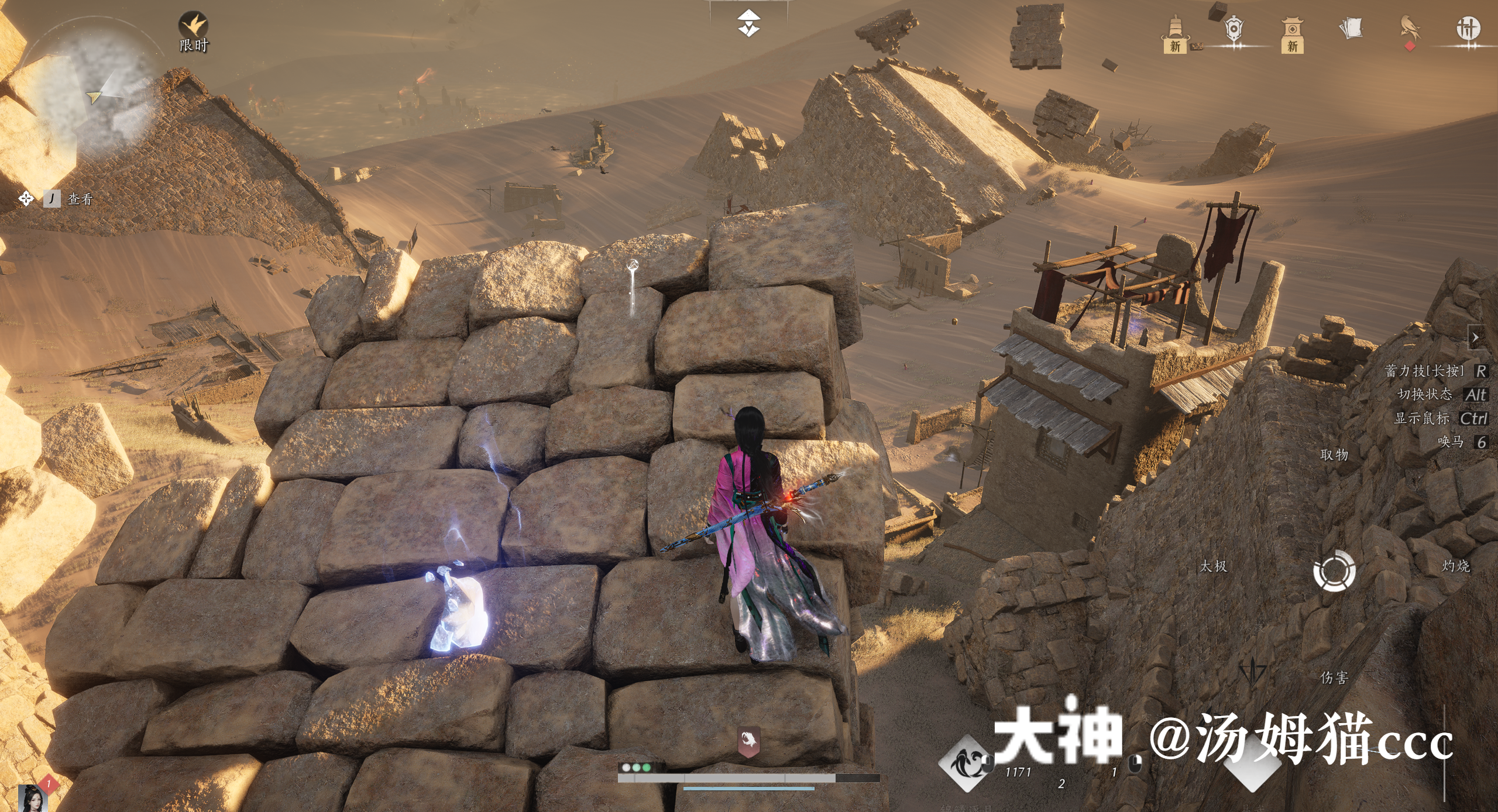The width and height of the screenshot is (1498, 812).
Task: Click the tower icon marked 新
Action: [1175, 35]
